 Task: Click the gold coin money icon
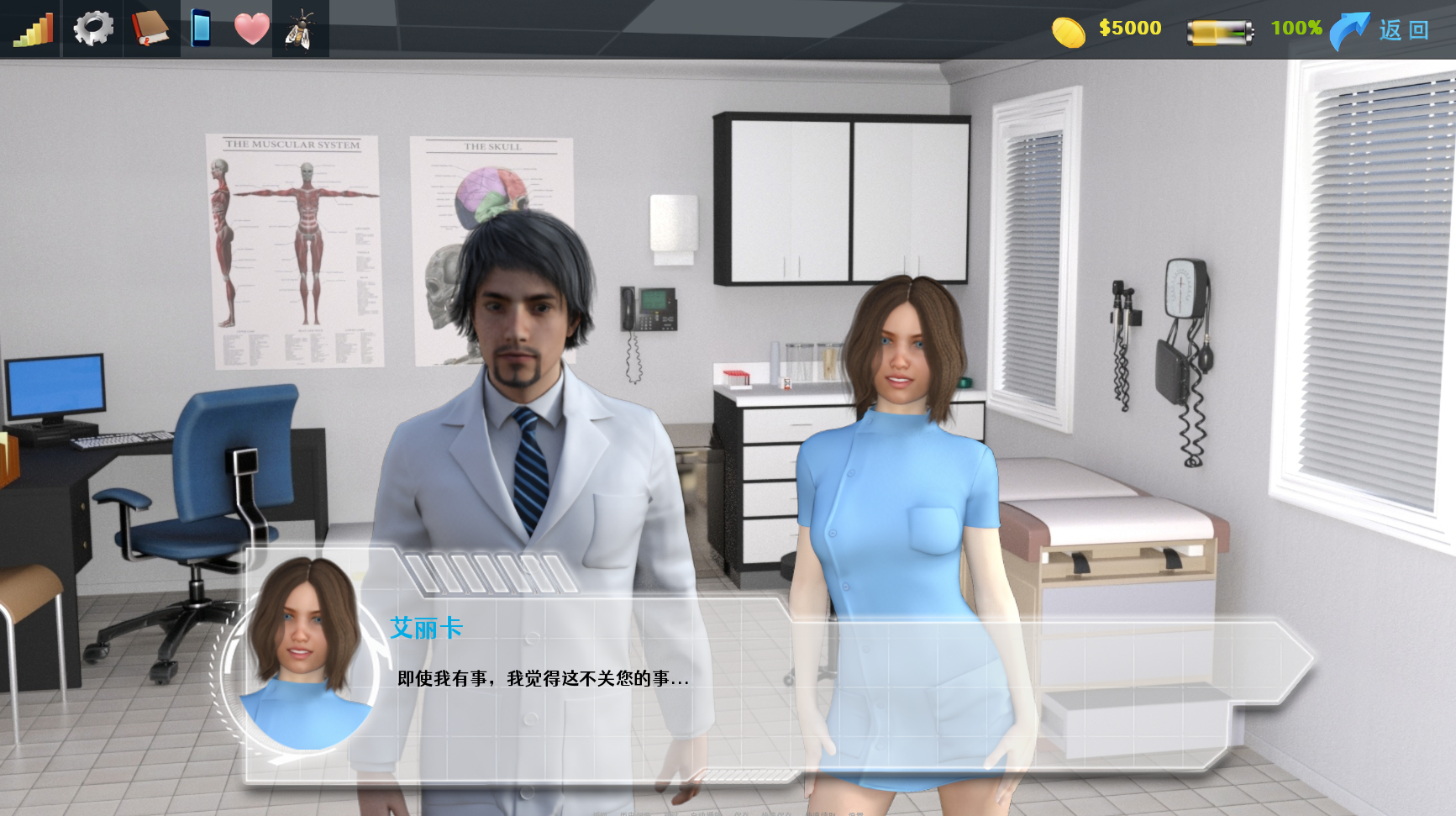click(x=1069, y=28)
